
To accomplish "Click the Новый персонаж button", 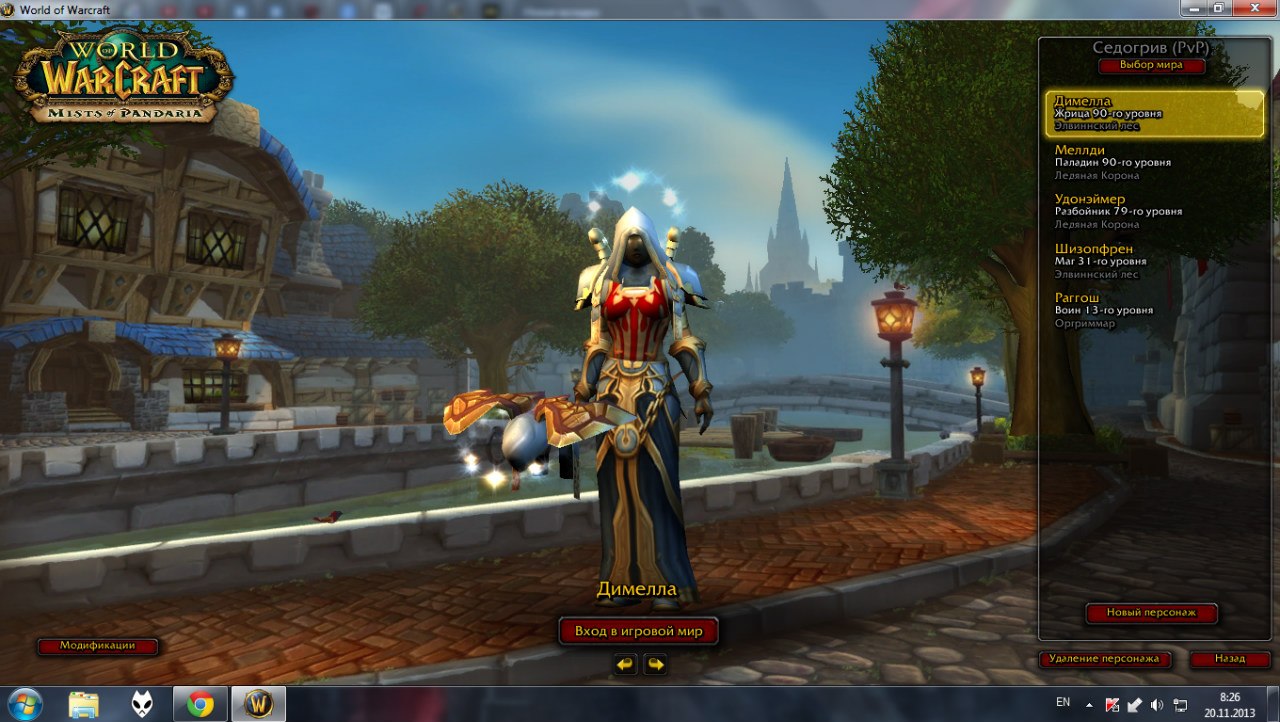I will coord(1151,613).
